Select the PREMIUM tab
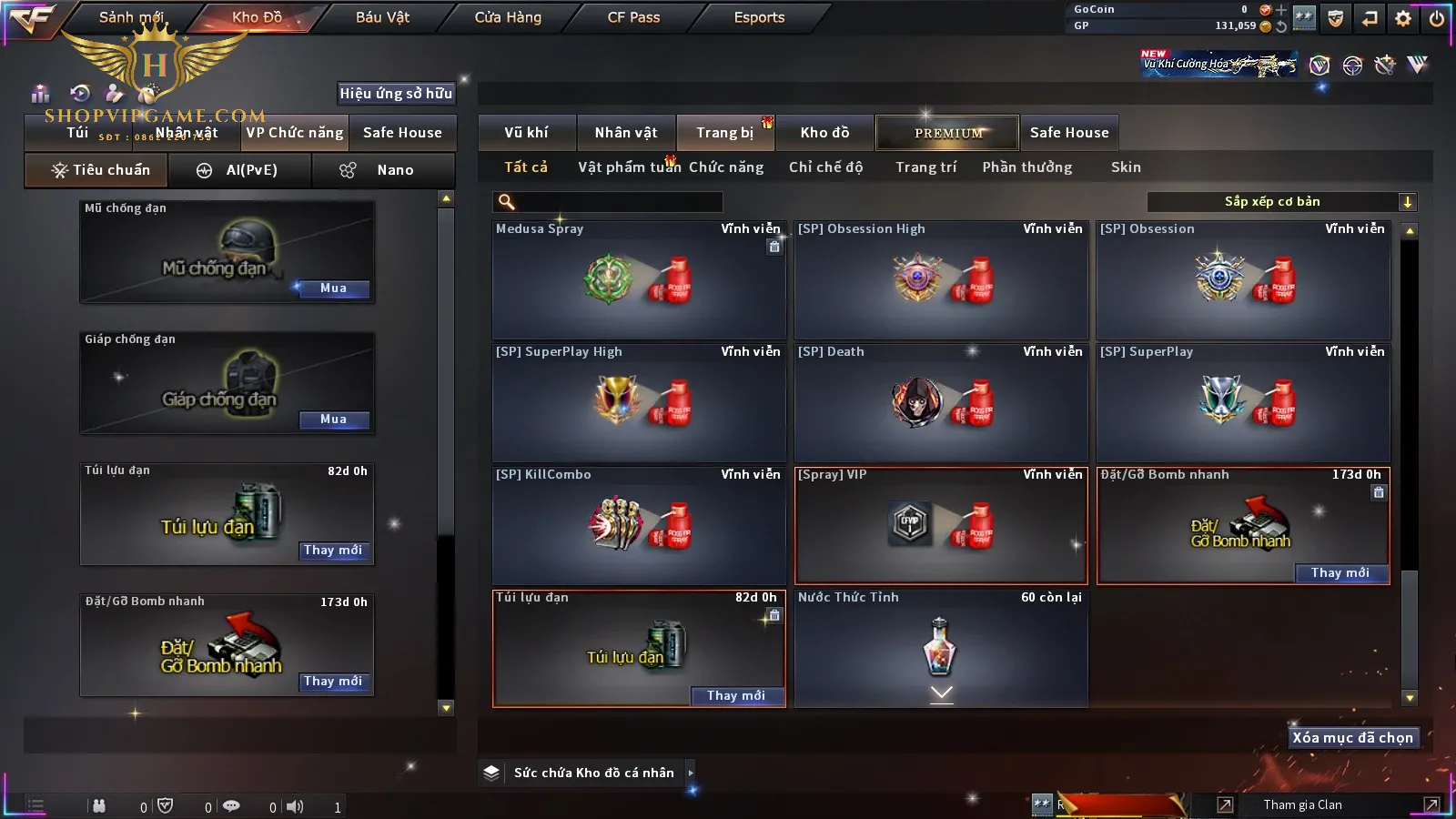Viewport: 1456px width, 819px height. 948,133
